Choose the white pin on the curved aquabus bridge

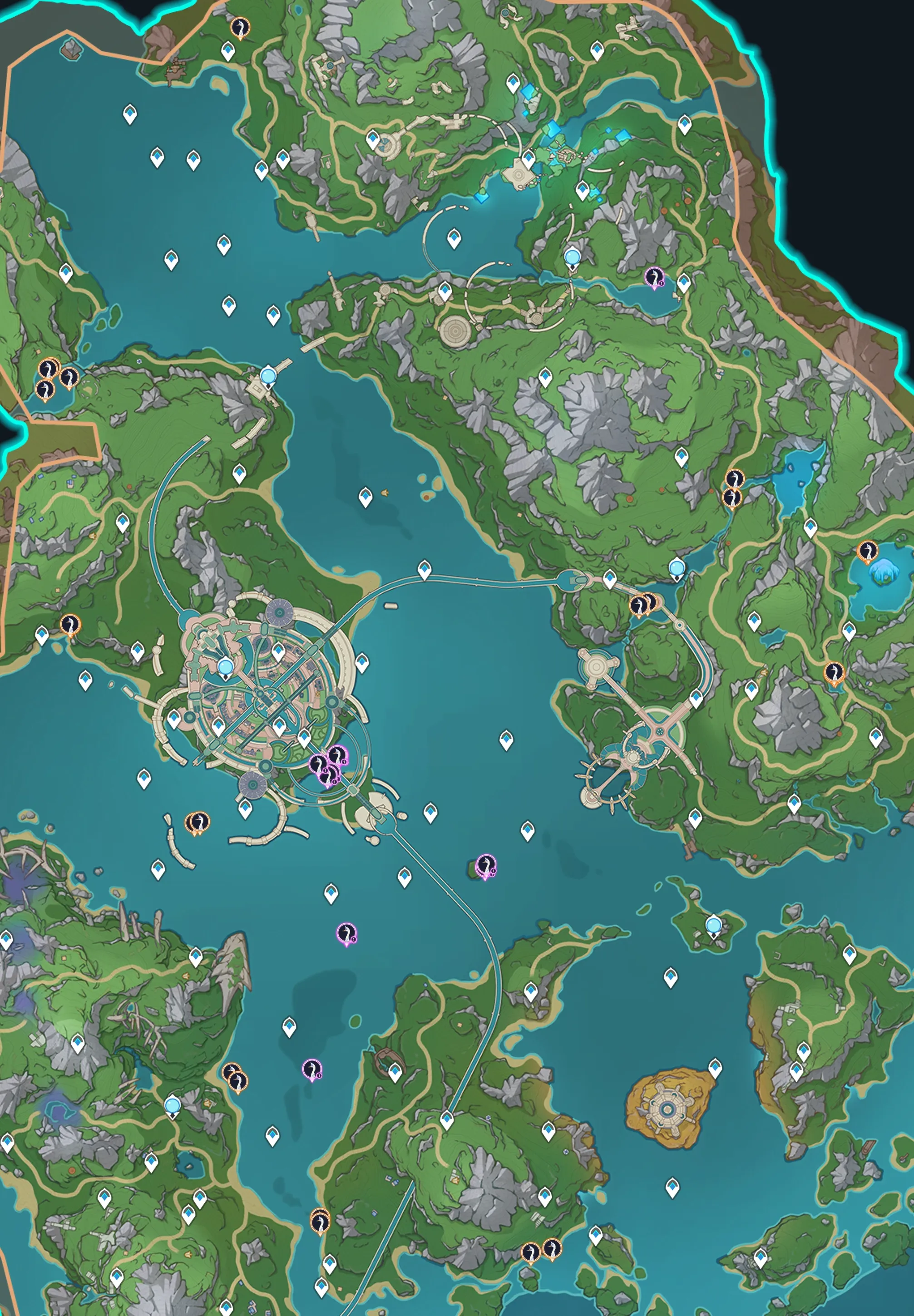[425, 569]
